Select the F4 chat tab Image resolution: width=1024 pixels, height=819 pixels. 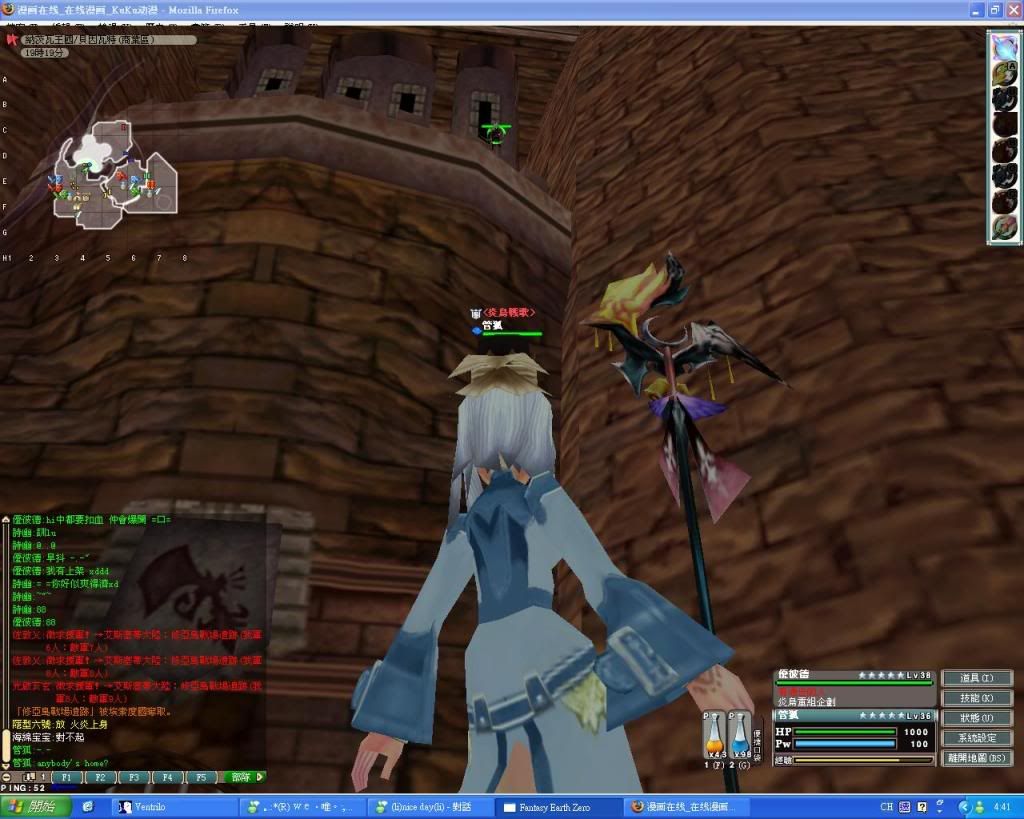(x=167, y=777)
